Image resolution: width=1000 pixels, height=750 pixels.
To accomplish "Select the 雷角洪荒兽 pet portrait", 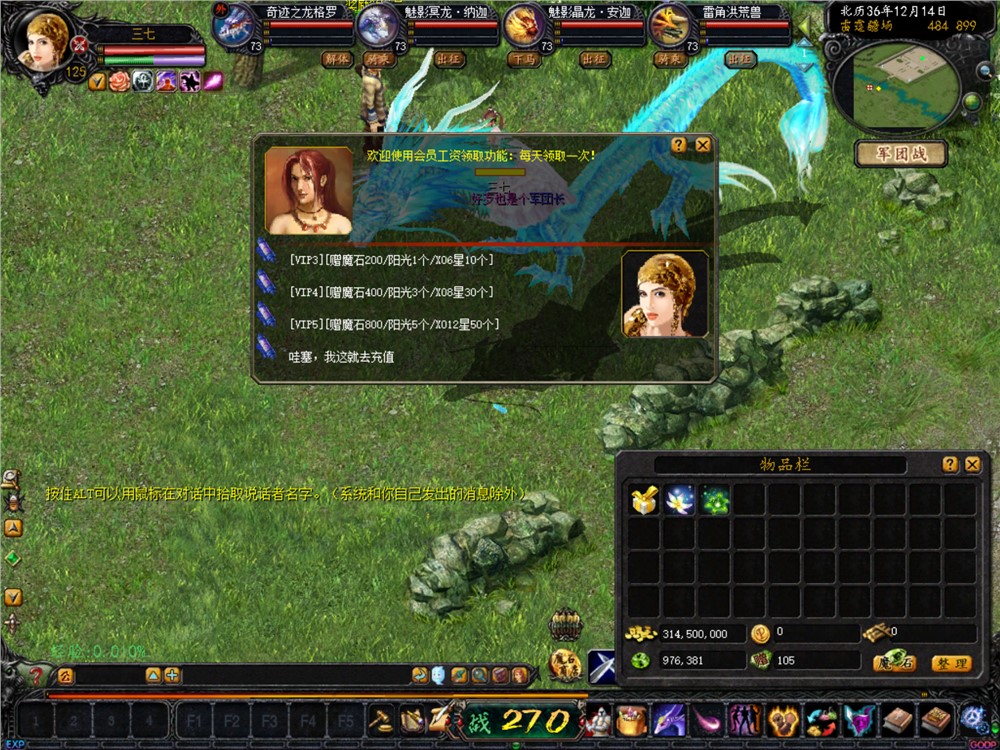I will pos(669,25).
